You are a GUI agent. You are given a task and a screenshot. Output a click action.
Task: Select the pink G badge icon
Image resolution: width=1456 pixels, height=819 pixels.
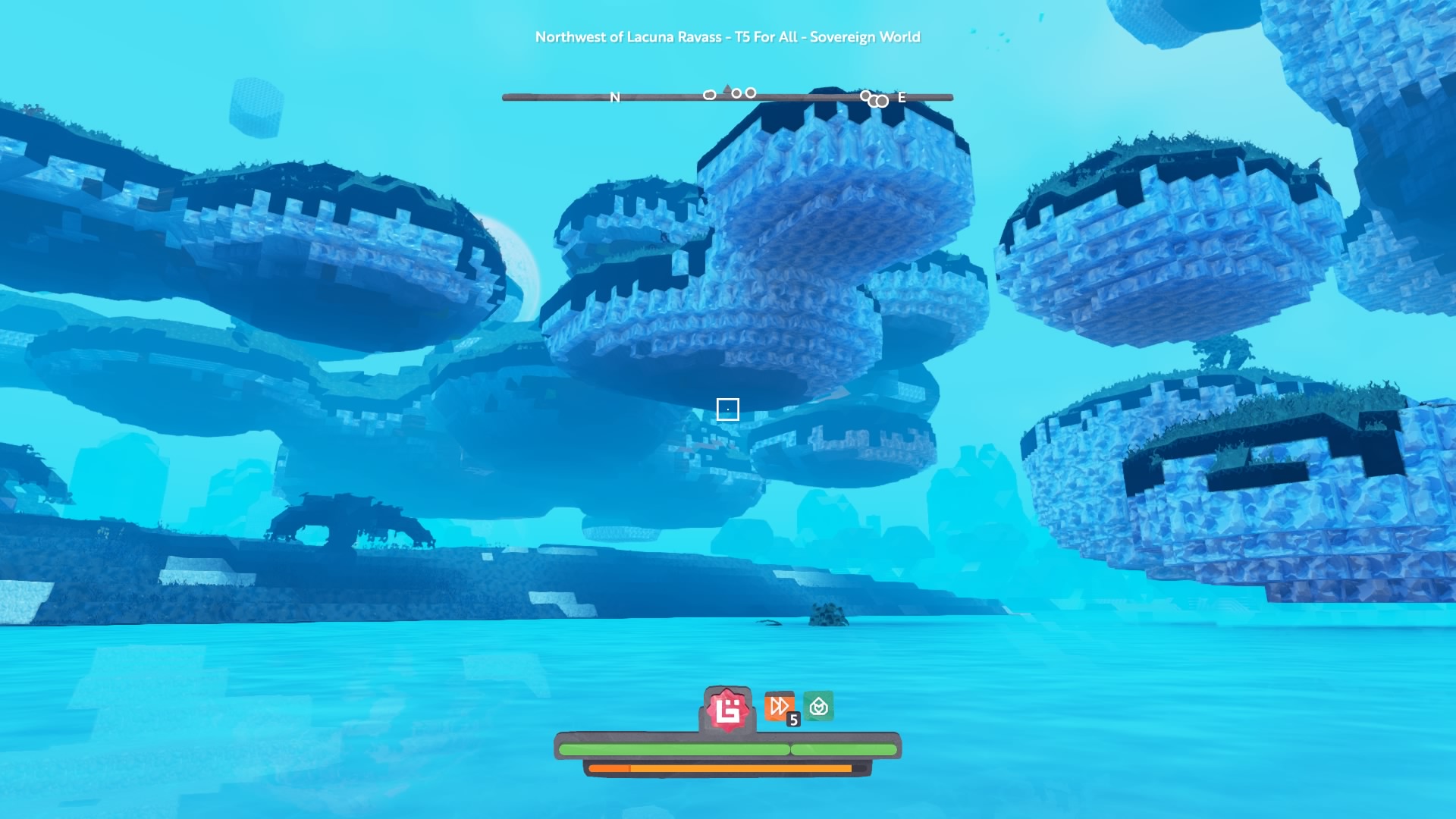[x=727, y=711]
